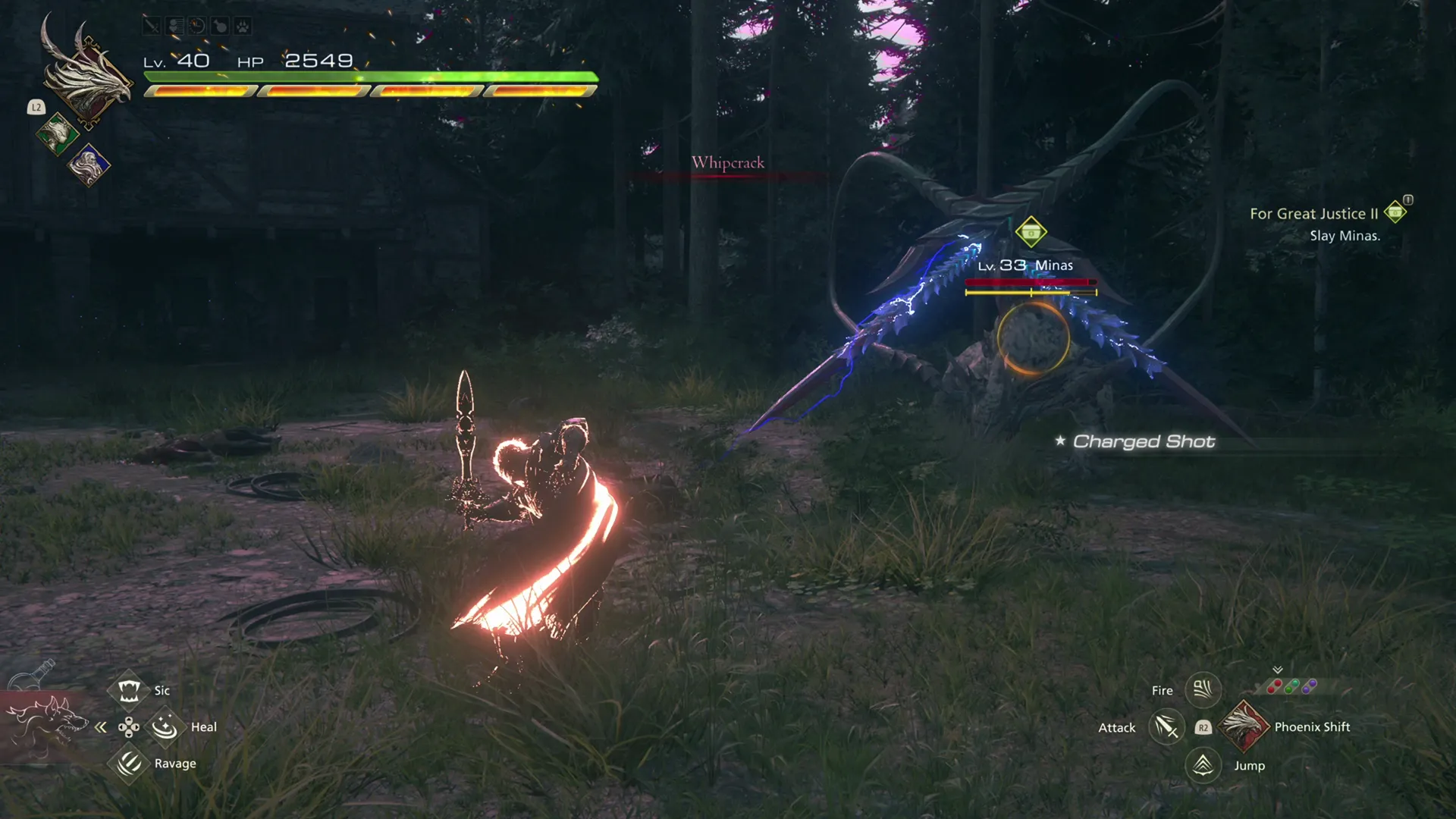The height and width of the screenshot is (819, 1456).
Task: Click the d-pad icon beside Heal
Action: (x=128, y=726)
